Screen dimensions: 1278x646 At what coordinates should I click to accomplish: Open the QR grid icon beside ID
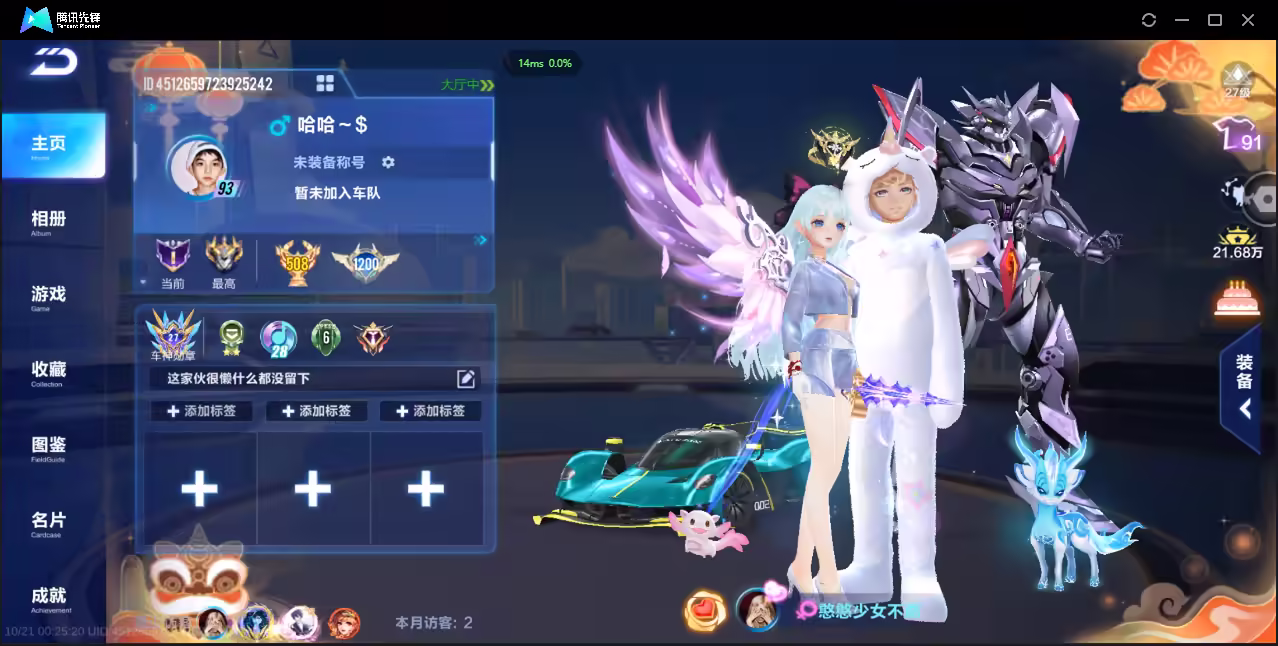(325, 83)
